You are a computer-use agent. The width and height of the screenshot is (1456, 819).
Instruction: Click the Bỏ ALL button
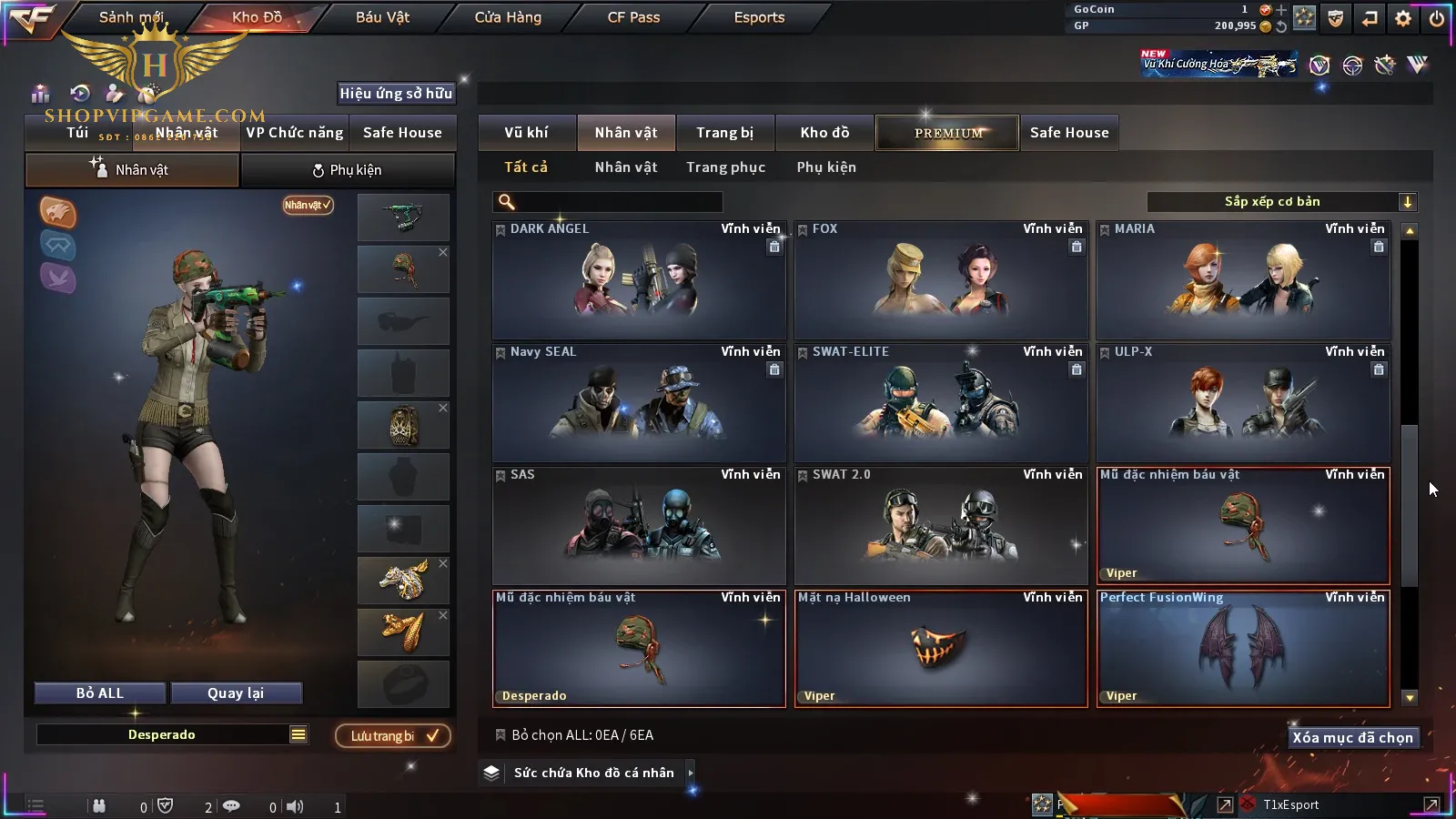click(x=100, y=693)
